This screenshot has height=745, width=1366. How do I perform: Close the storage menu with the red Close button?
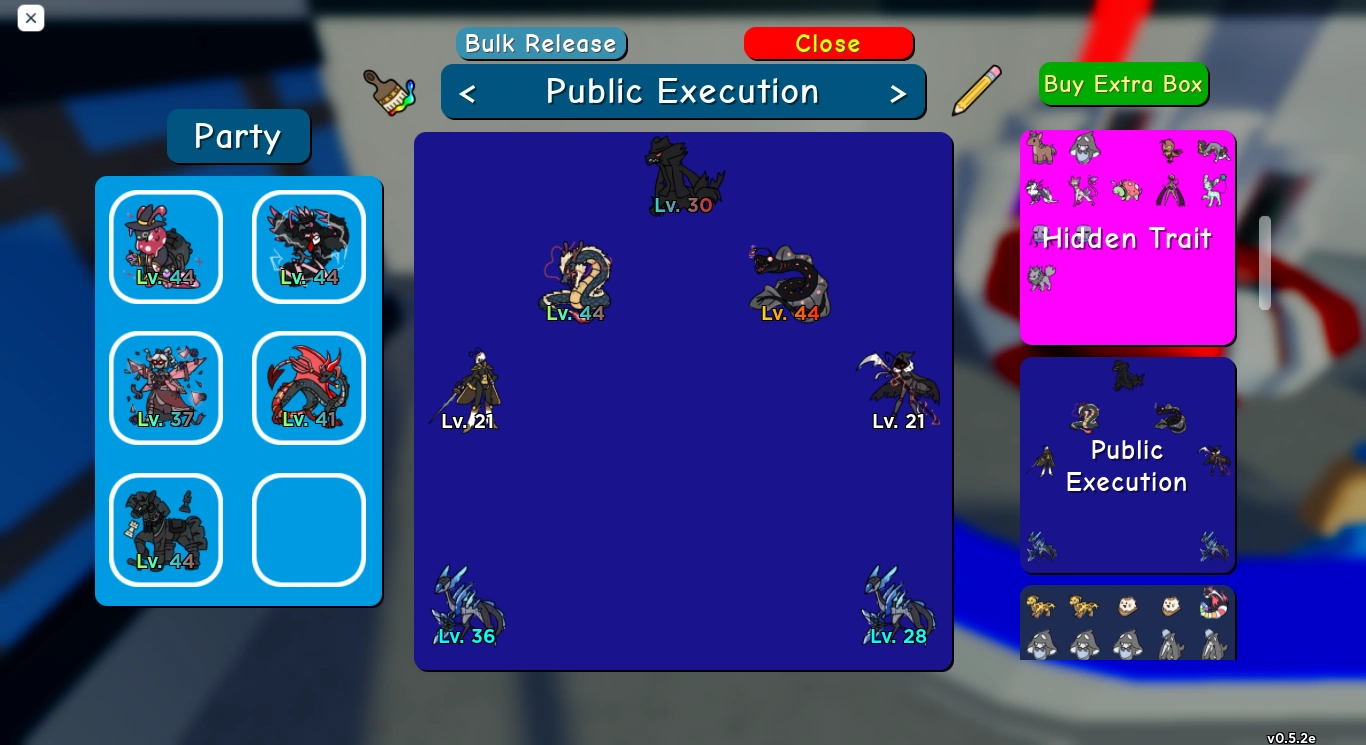(x=828, y=43)
